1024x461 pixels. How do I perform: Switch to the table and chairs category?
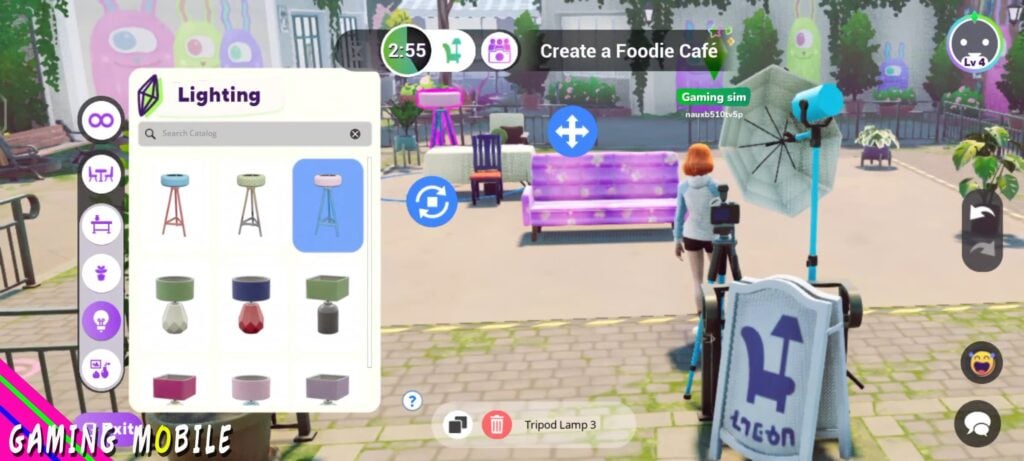pos(101,174)
